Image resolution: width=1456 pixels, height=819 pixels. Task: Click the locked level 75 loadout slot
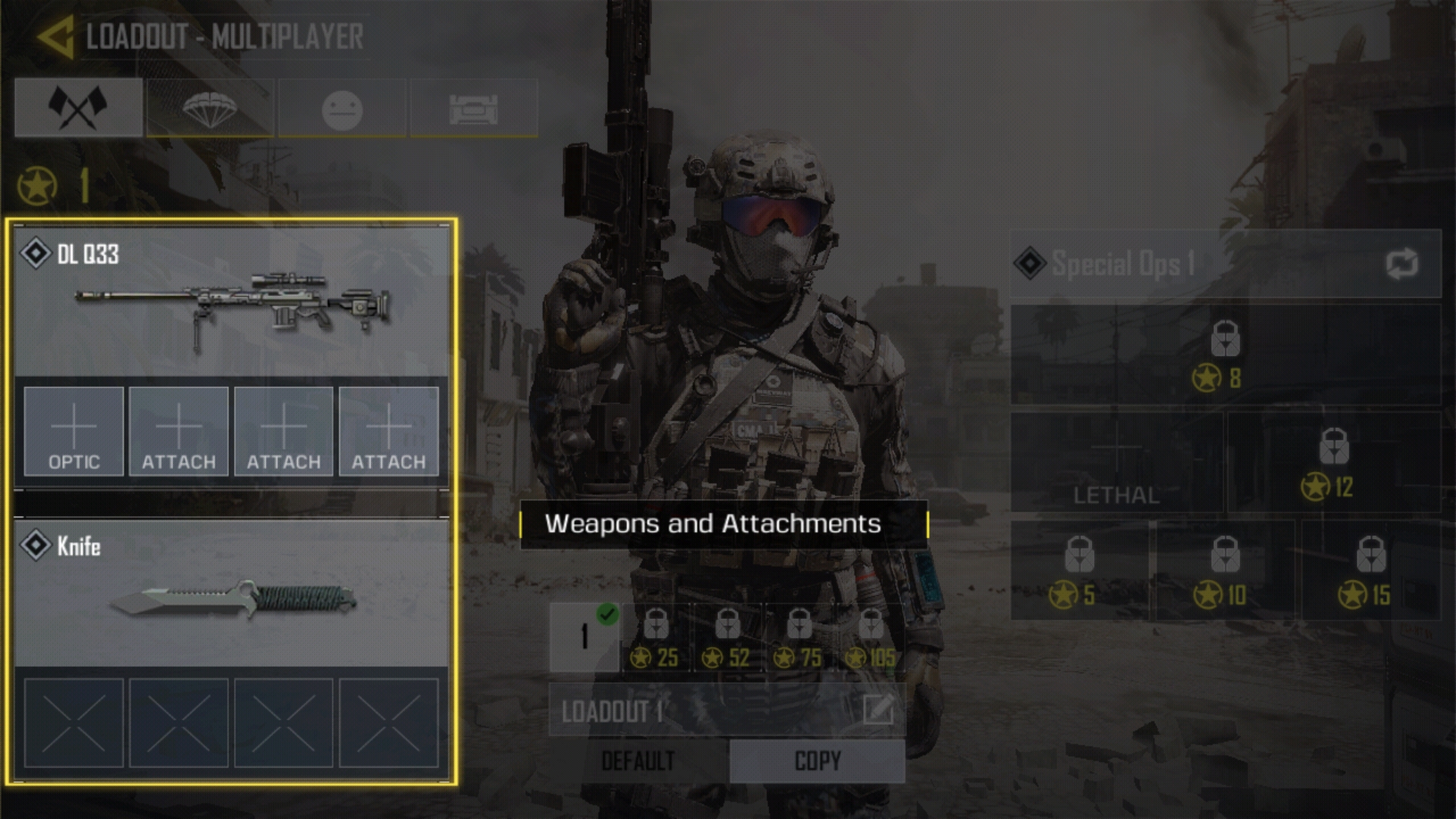point(799,639)
